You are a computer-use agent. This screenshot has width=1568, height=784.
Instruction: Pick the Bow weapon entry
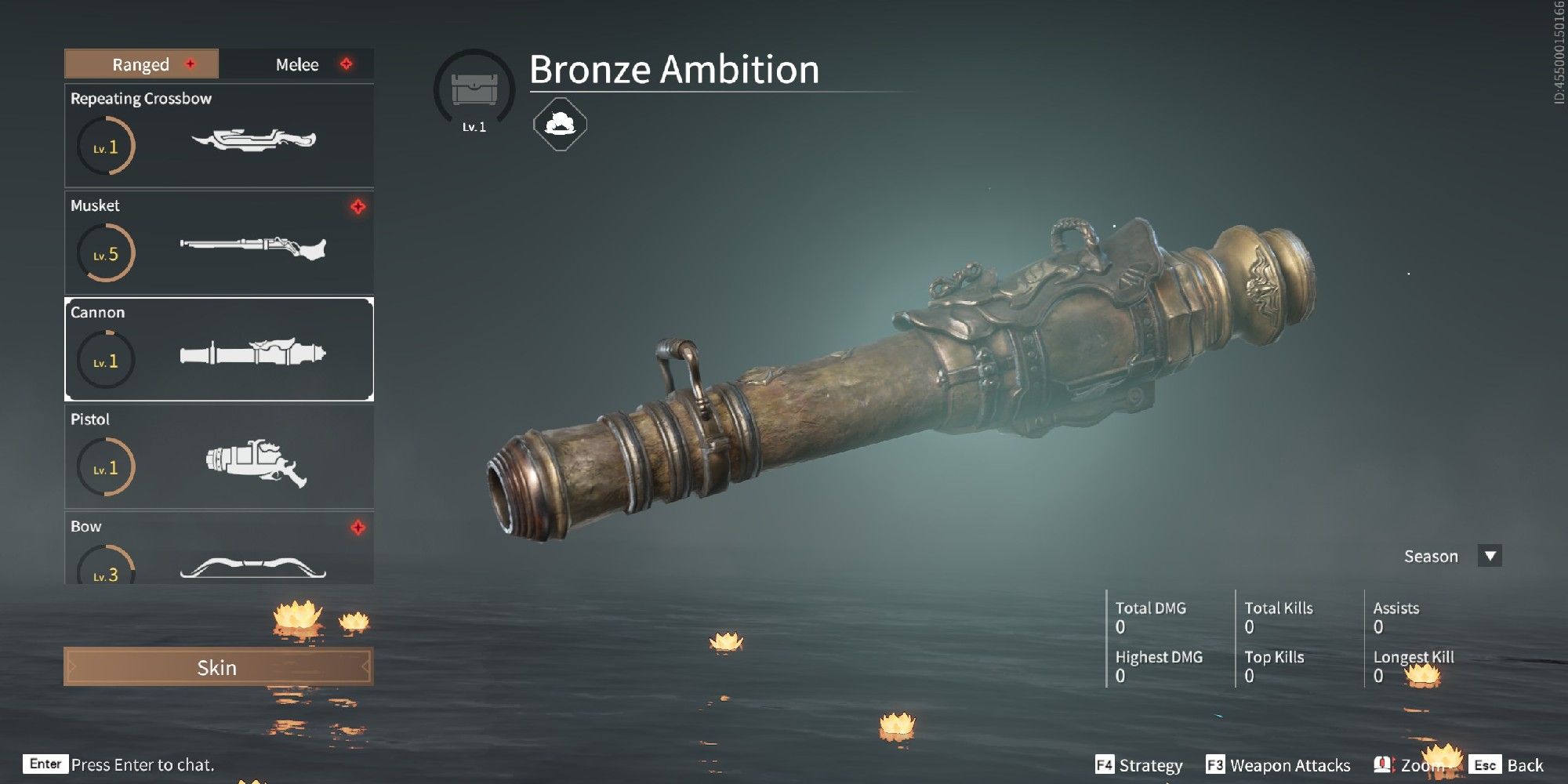point(219,550)
